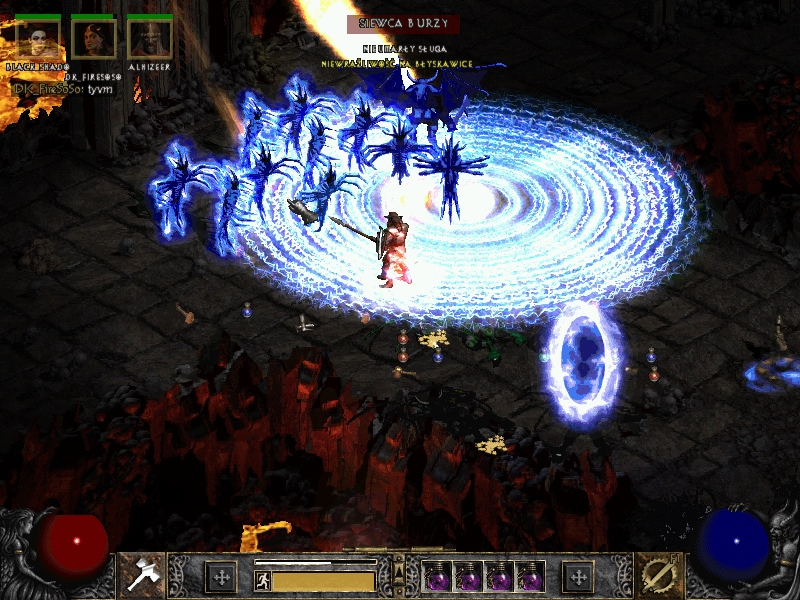Screen dimensions: 800x600
Task: Open the left-click hammer skill selector
Action: coord(141,574)
